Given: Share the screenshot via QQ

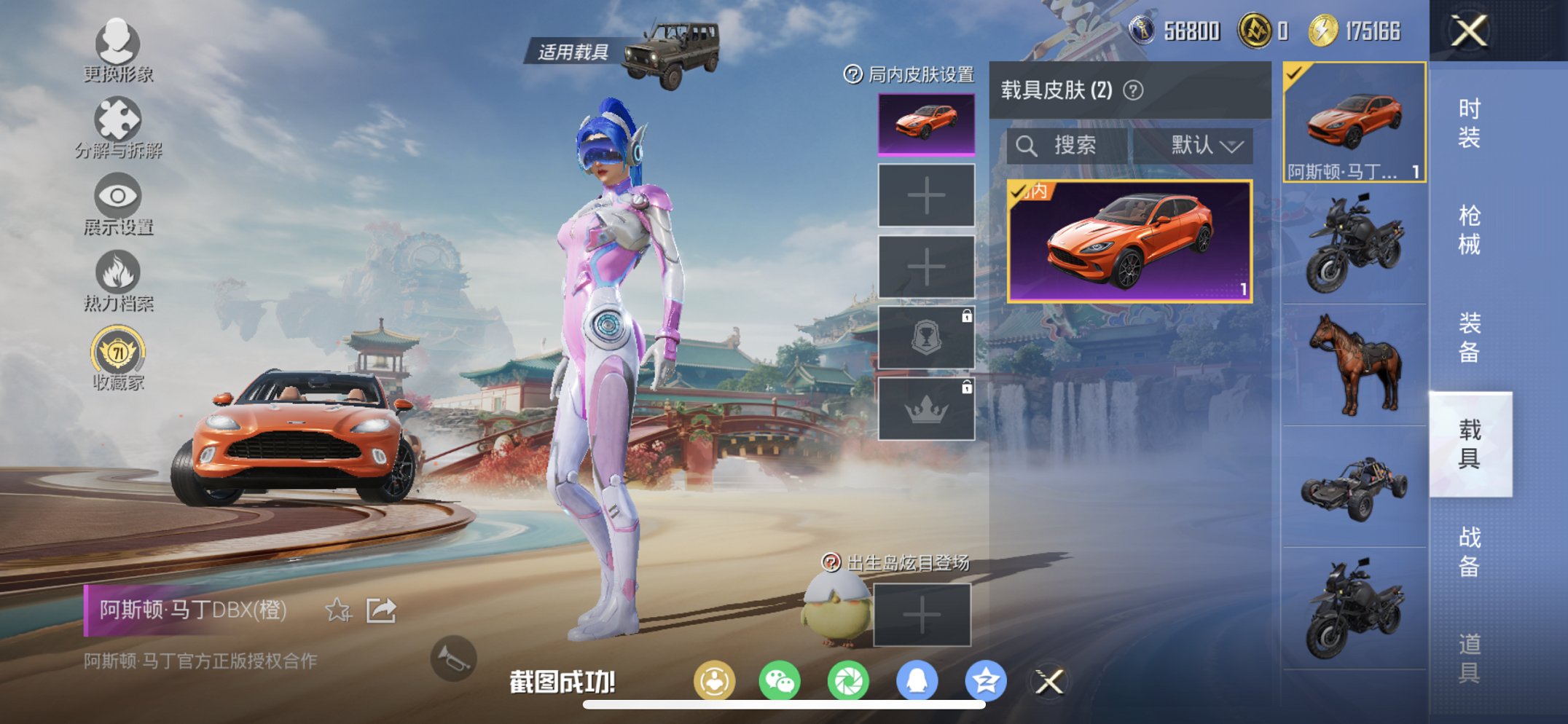Looking at the screenshot, I should click(x=917, y=680).
